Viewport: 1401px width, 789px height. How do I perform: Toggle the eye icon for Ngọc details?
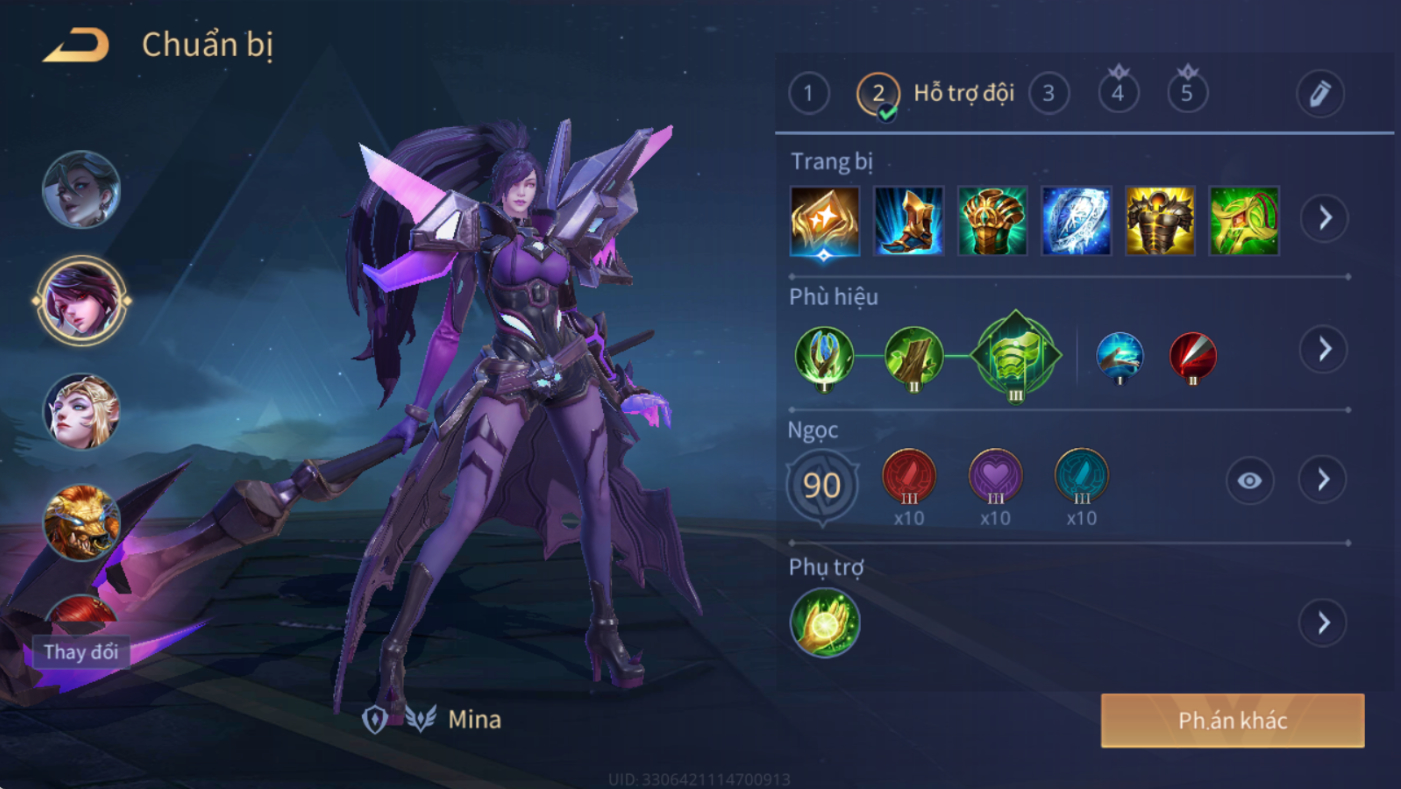click(1249, 481)
